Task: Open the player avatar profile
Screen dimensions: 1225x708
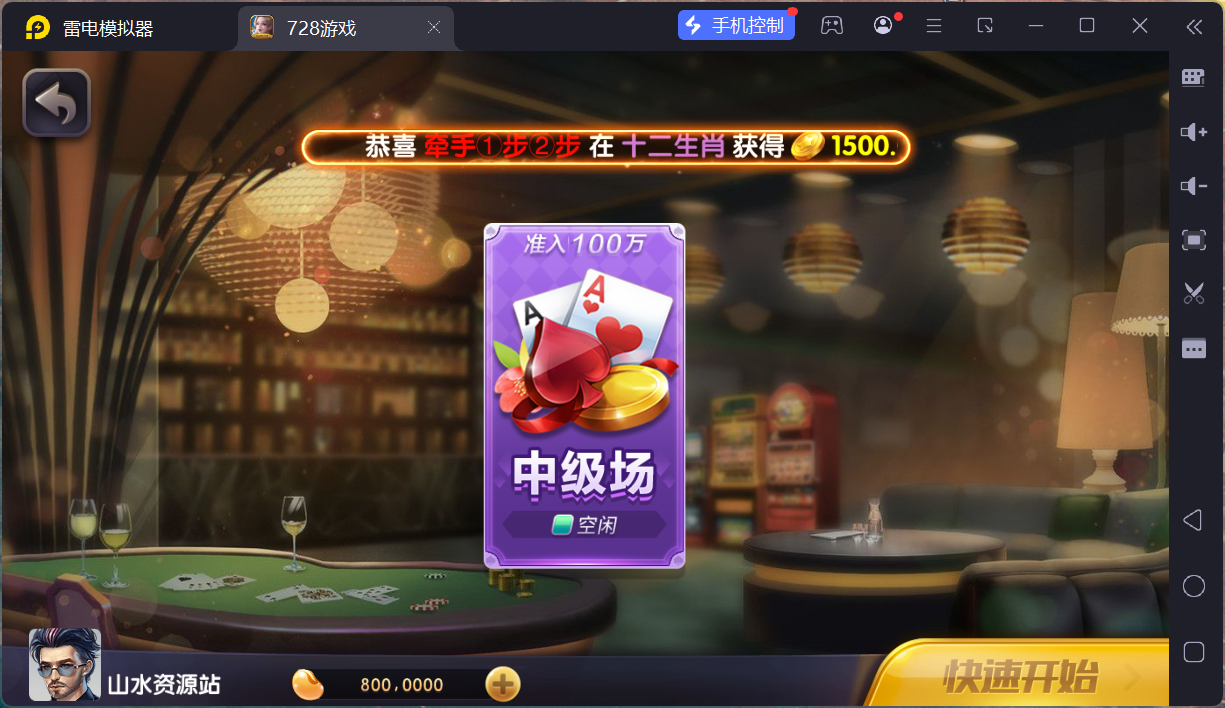Action: click(x=65, y=665)
